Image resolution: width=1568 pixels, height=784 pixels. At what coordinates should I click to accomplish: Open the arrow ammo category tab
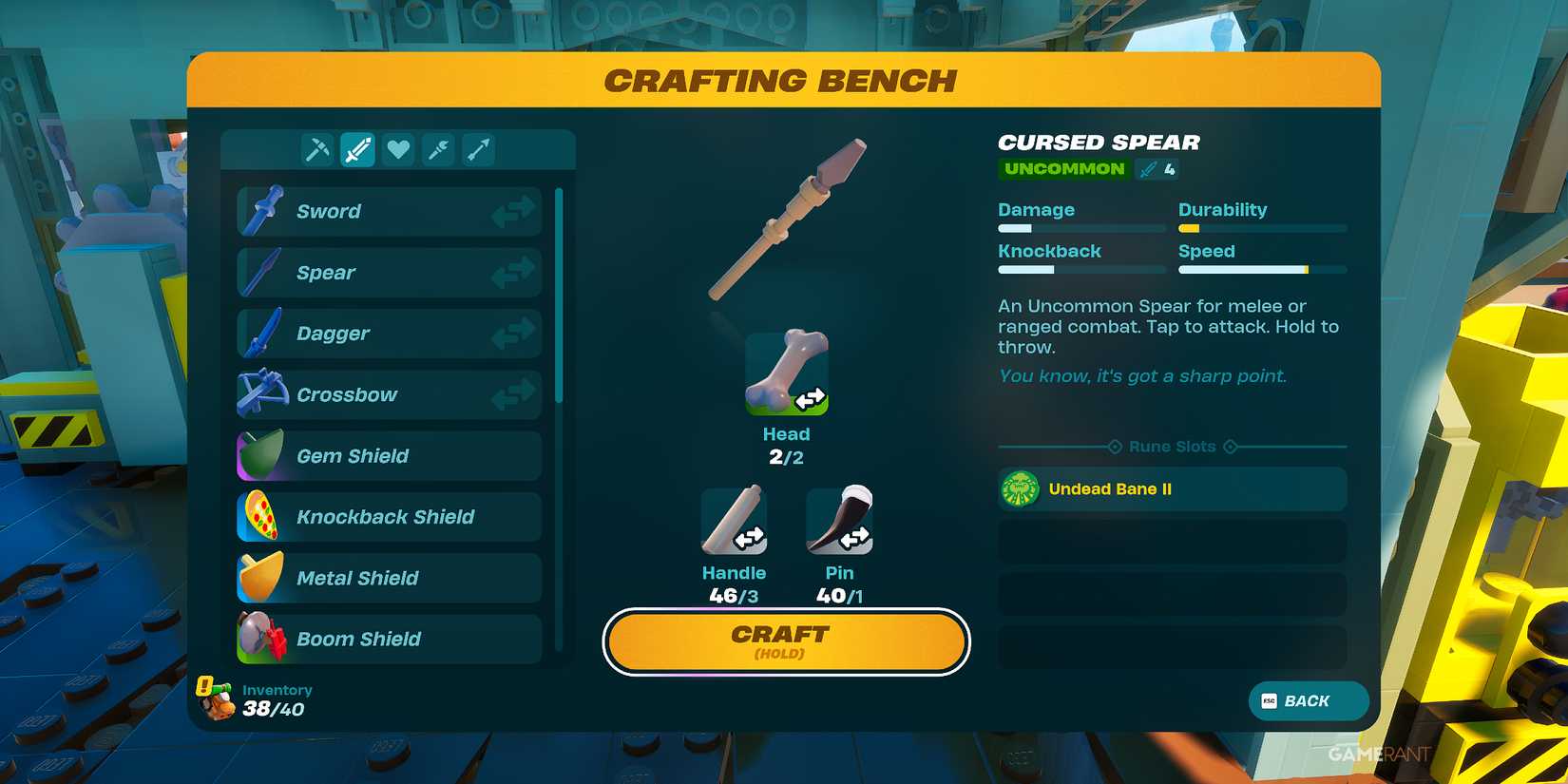[x=478, y=149]
